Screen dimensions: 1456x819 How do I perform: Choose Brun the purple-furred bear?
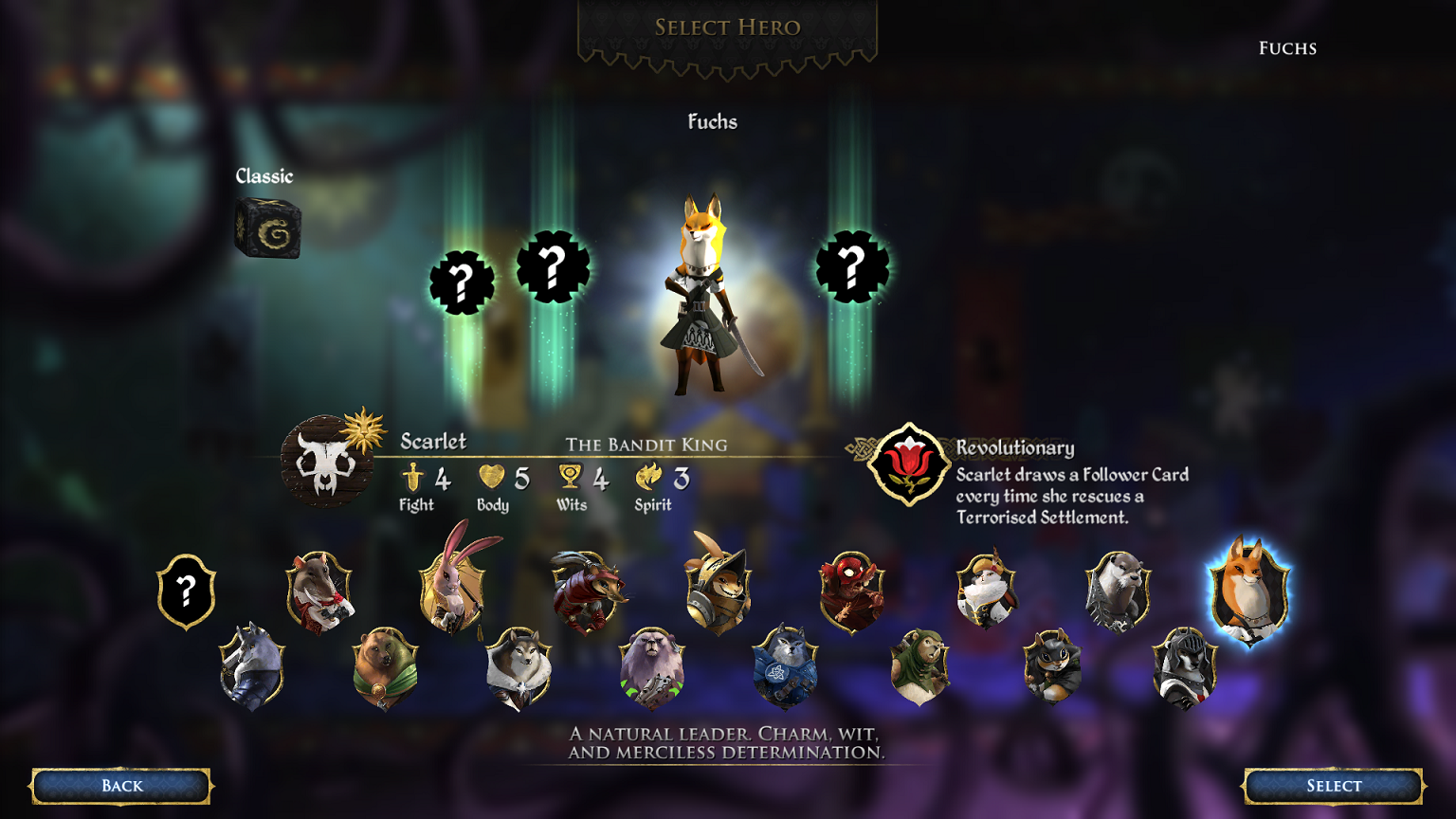pyautogui.click(x=651, y=667)
